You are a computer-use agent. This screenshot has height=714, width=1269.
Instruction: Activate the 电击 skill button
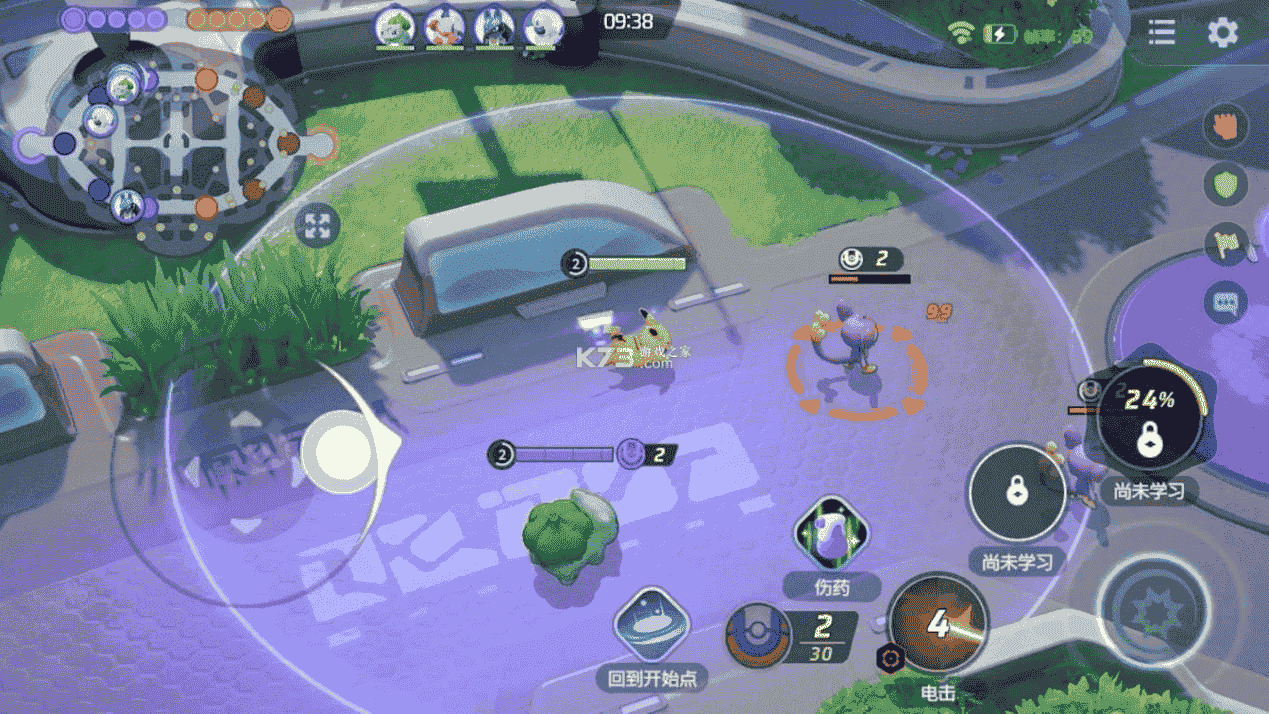click(x=937, y=624)
